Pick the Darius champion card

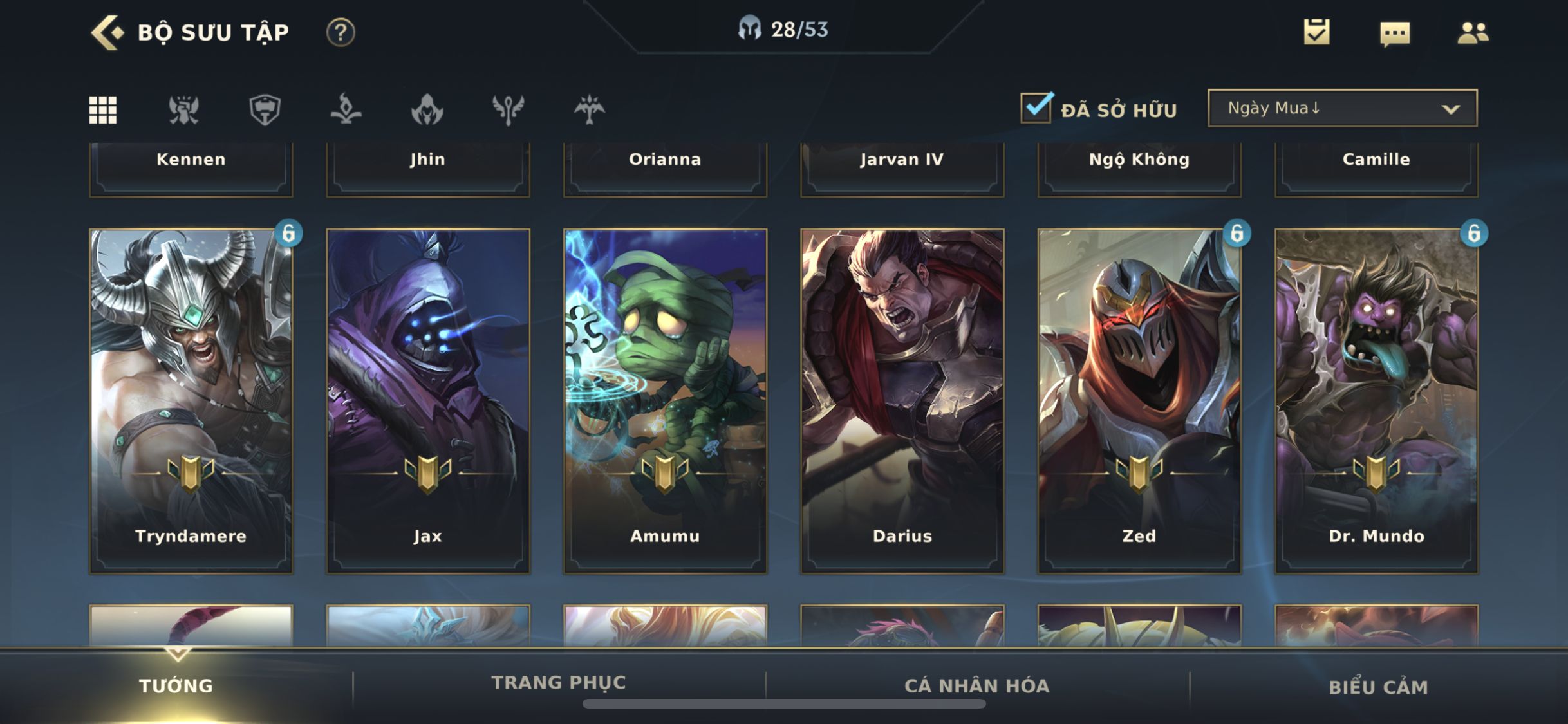902,400
